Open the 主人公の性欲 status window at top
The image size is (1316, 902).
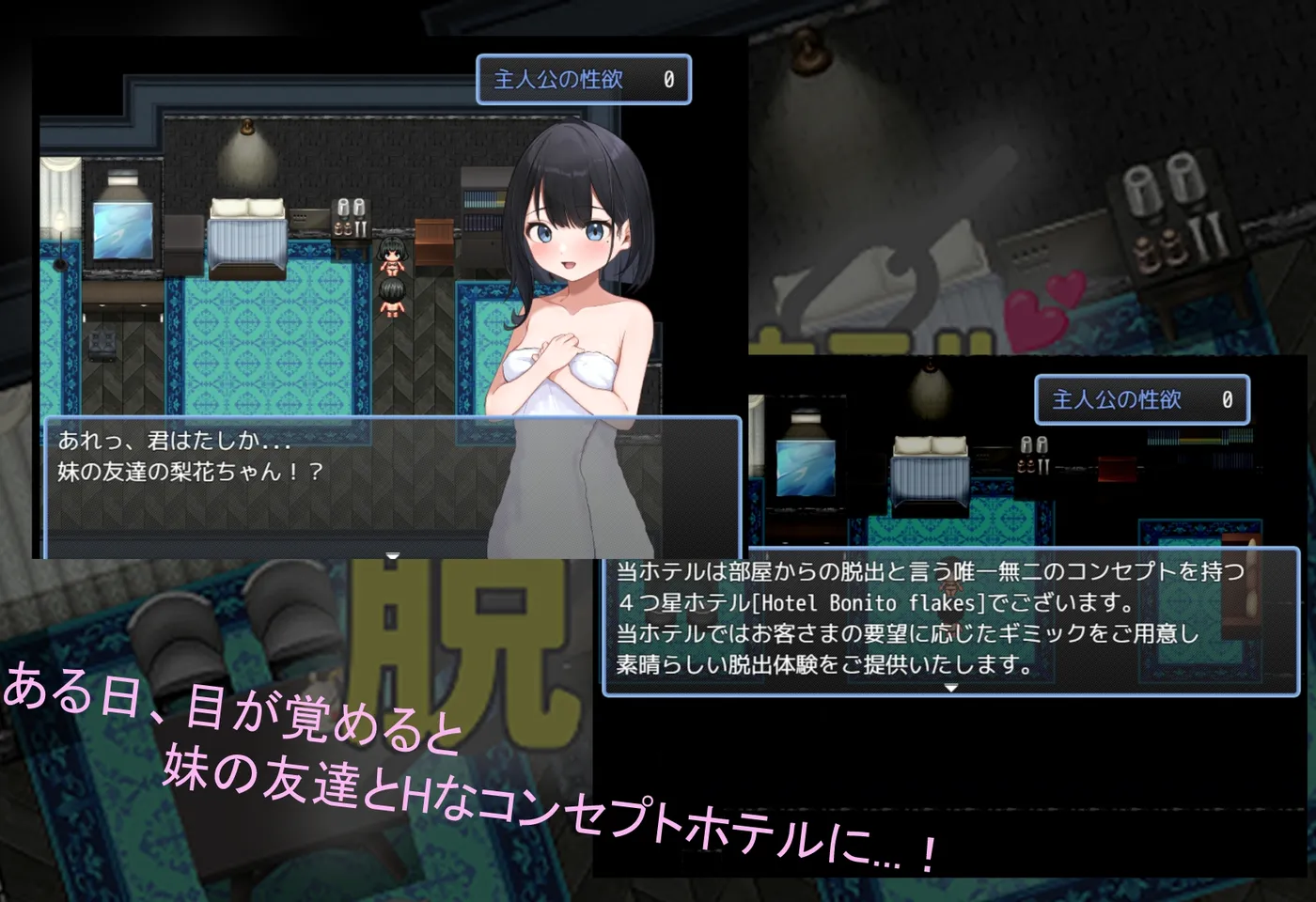click(x=583, y=80)
